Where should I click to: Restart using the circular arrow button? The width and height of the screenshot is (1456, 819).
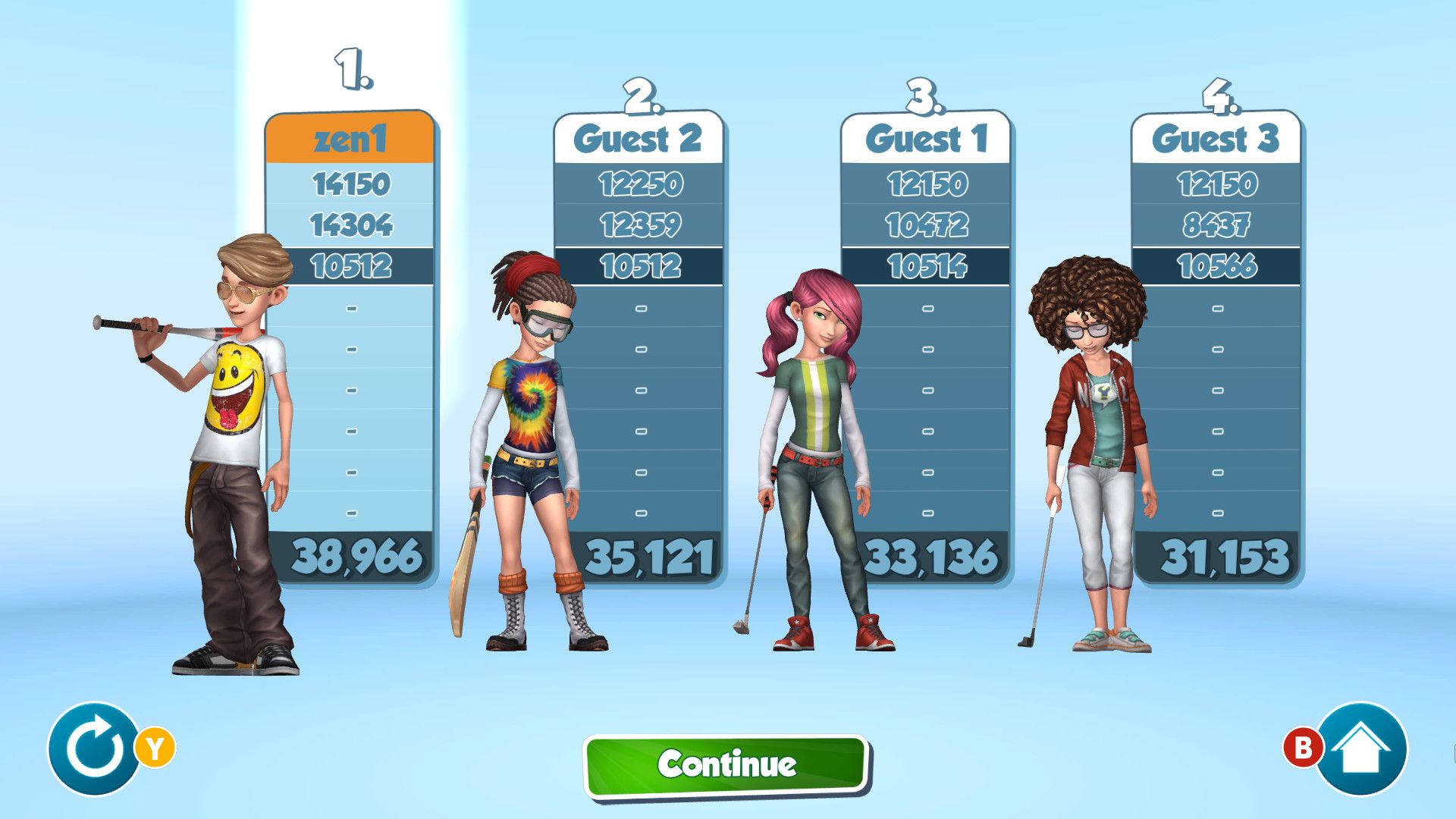point(94,749)
